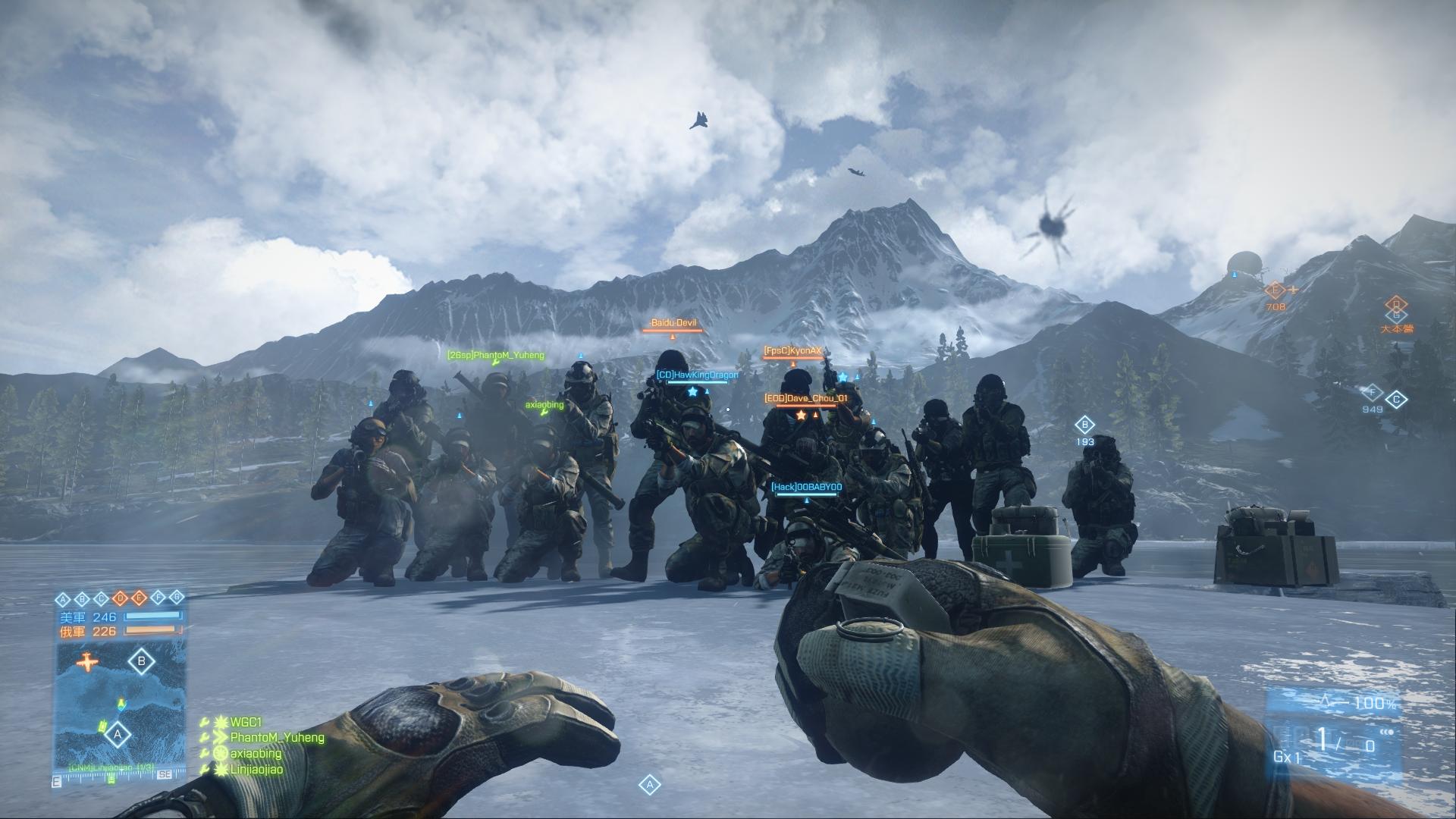
Task: Click the B objective marker showing 193
Action: pyautogui.click(x=1084, y=425)
